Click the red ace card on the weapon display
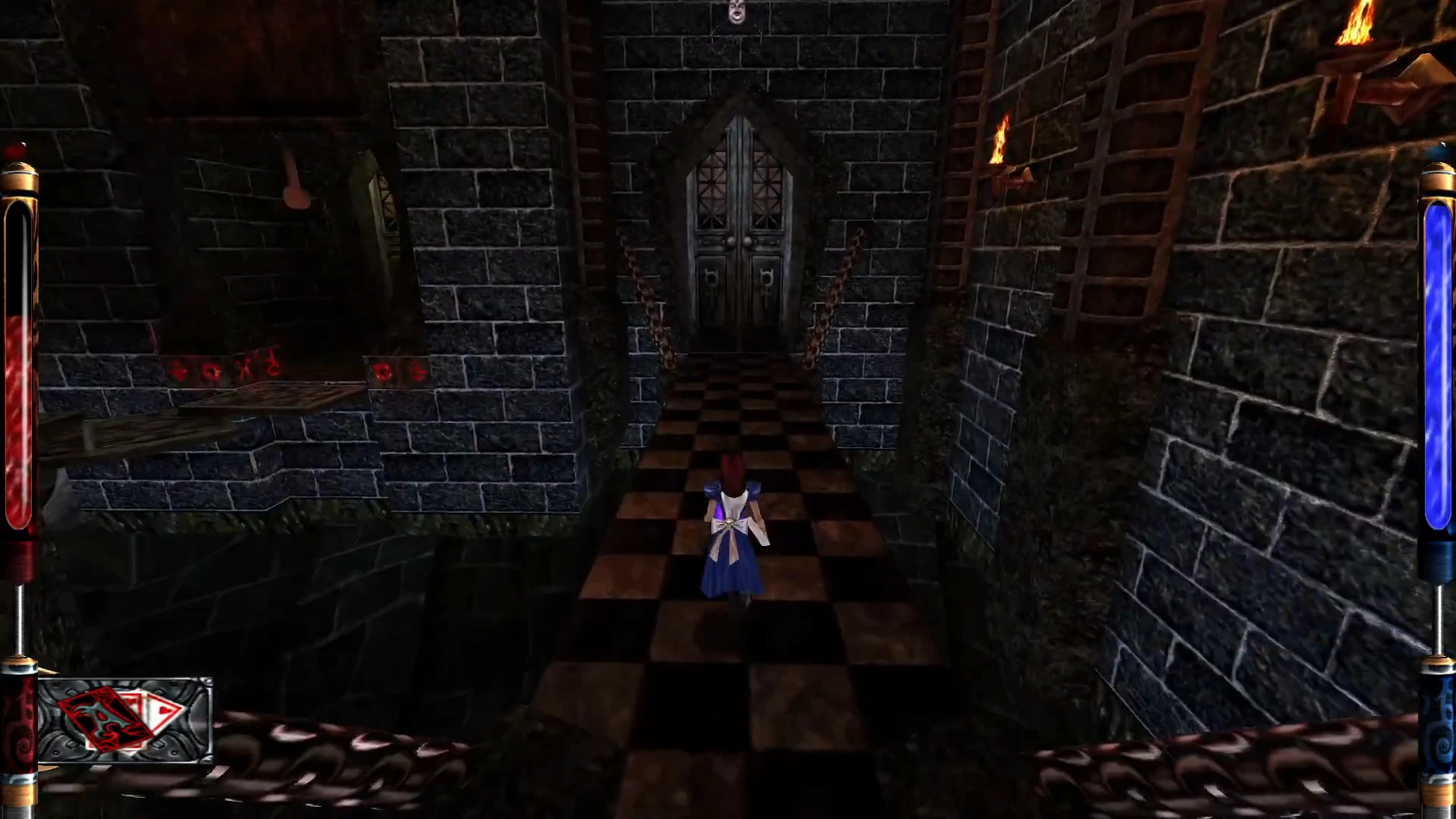 coord(105,719)
